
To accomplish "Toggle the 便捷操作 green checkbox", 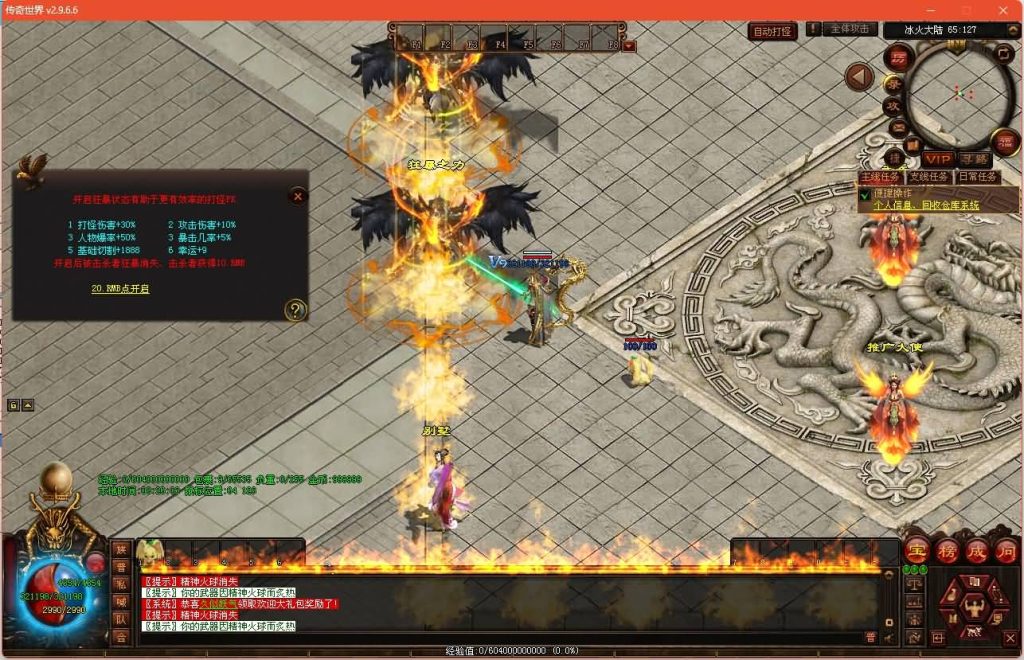I will click(x=865, y=196).
